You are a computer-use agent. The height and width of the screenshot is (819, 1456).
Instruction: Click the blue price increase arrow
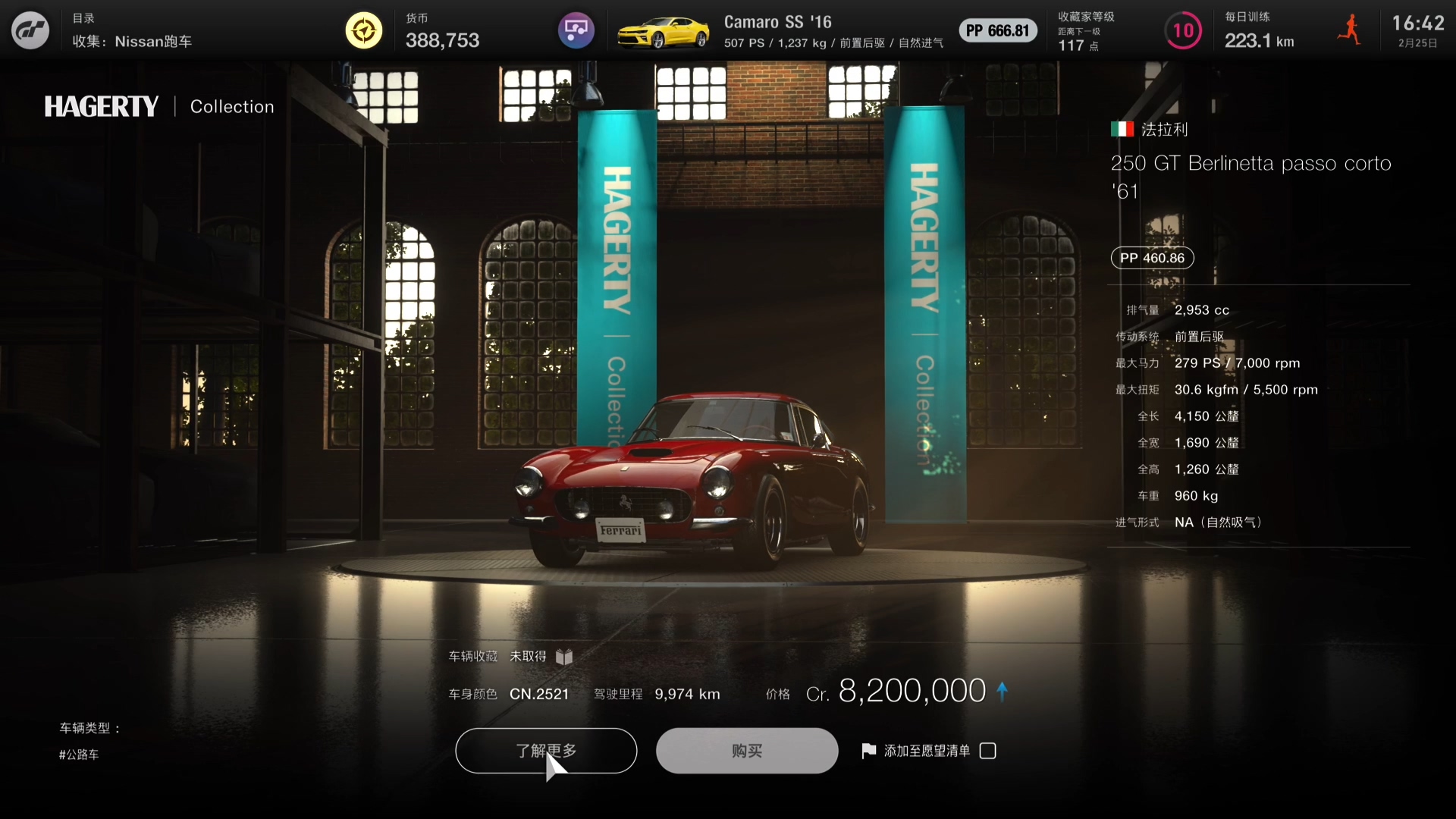coord(1003,691)
